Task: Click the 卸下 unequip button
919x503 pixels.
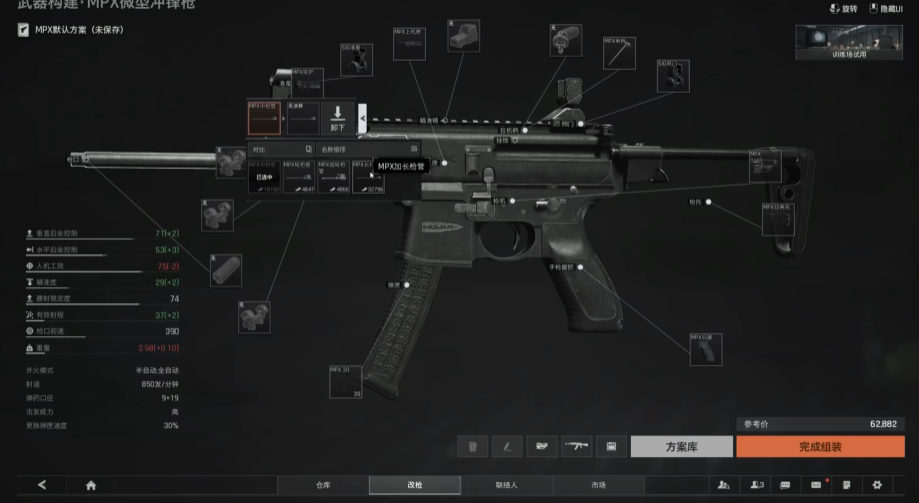Action: coord(337,119)
